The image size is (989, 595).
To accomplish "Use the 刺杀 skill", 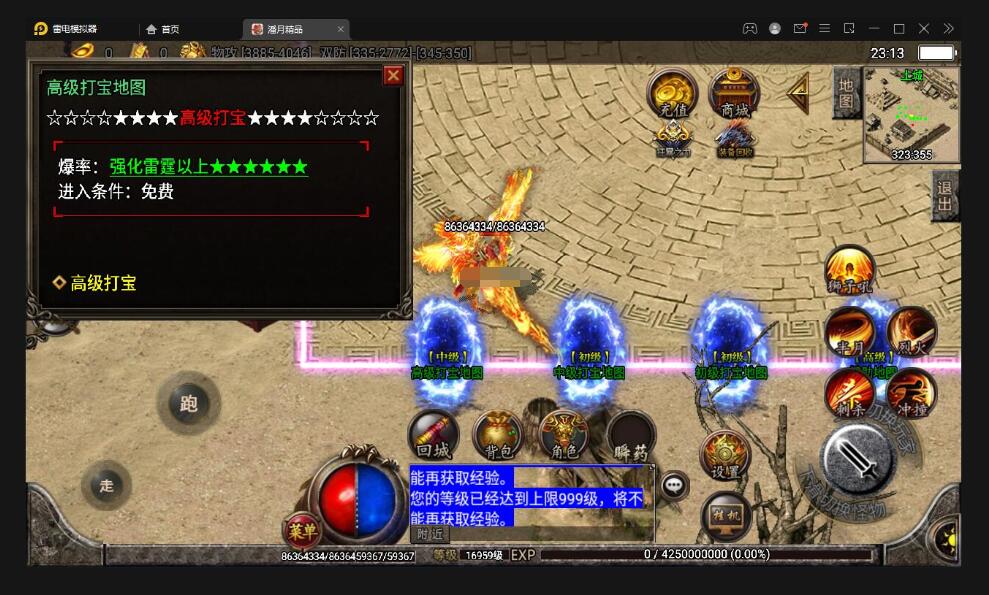I will point(850,392).
